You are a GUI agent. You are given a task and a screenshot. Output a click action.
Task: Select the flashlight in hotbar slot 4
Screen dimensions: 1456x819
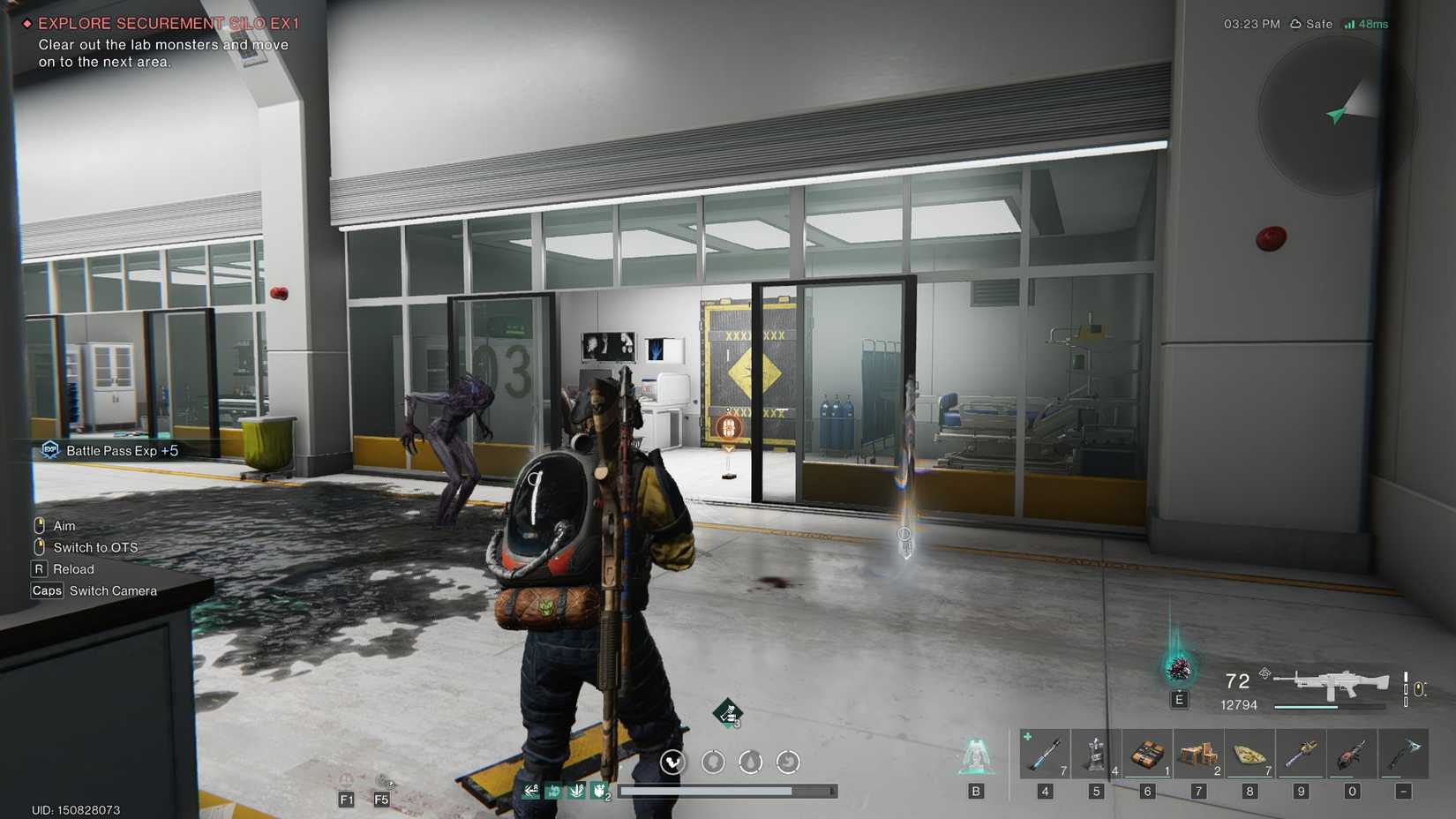pyautogui.click(x=1045, y=755)
